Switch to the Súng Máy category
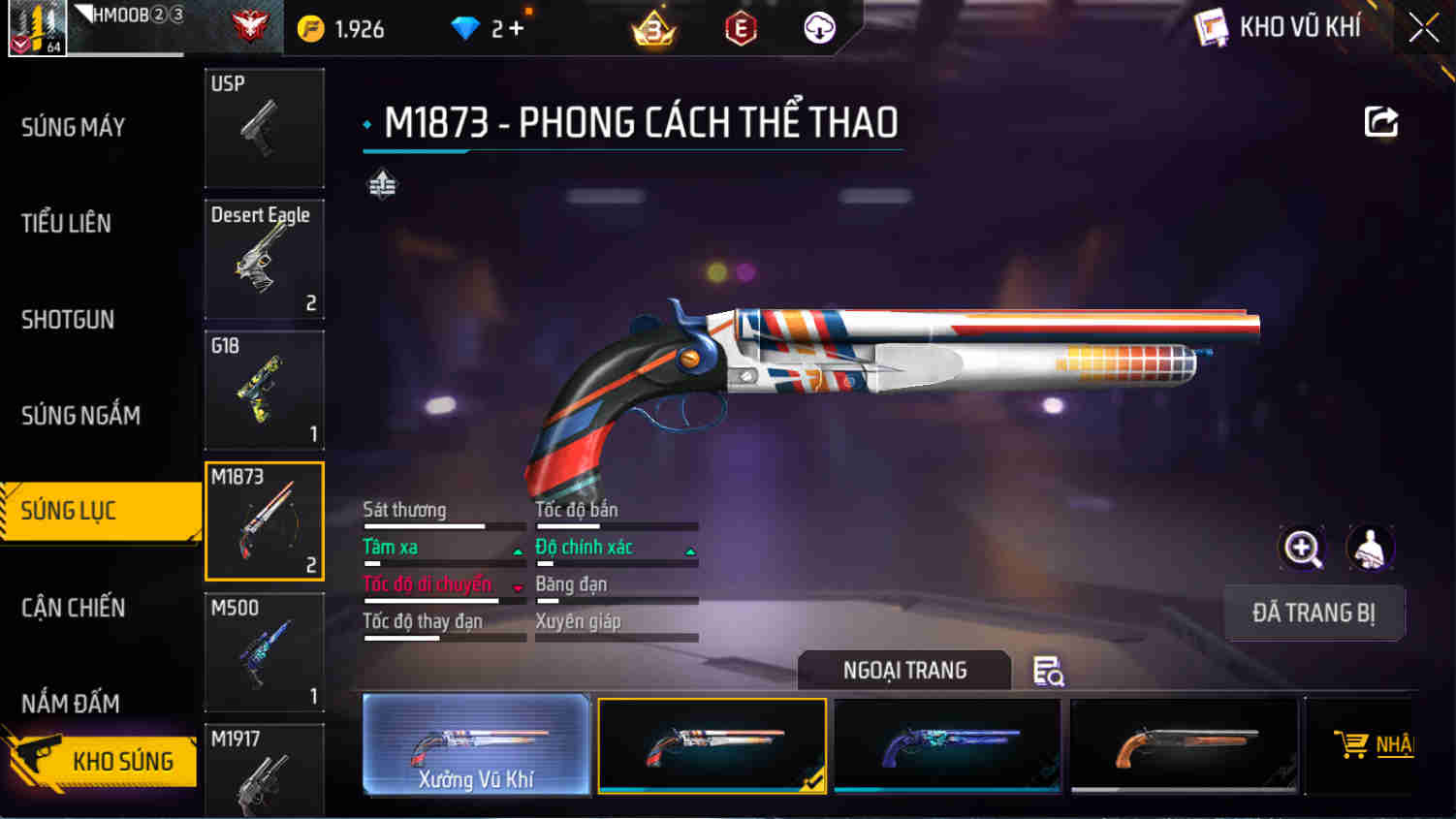The width and height of the screenshot is (1456, 819). coord(74,127)
